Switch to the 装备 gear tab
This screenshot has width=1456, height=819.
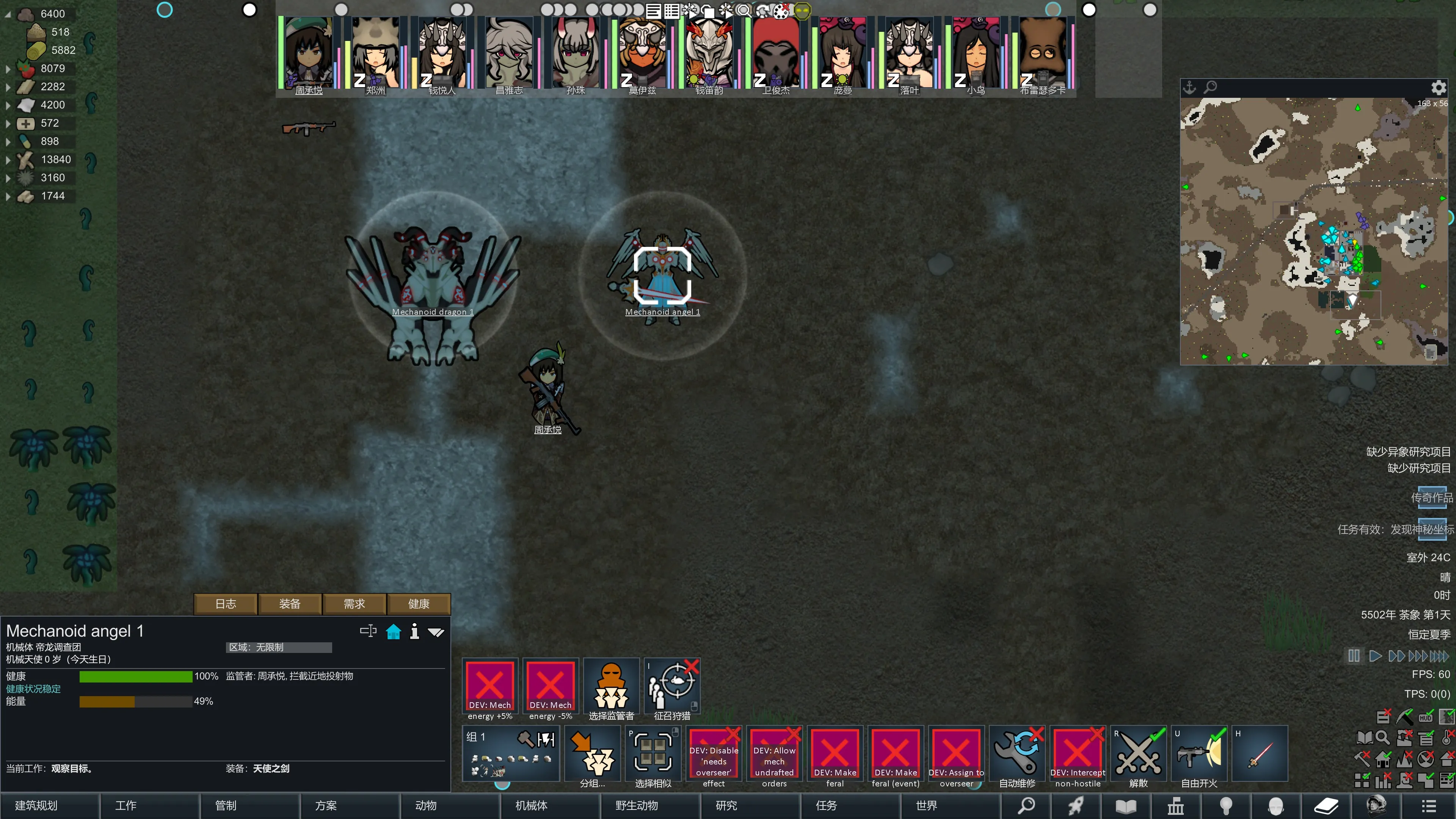290,604
